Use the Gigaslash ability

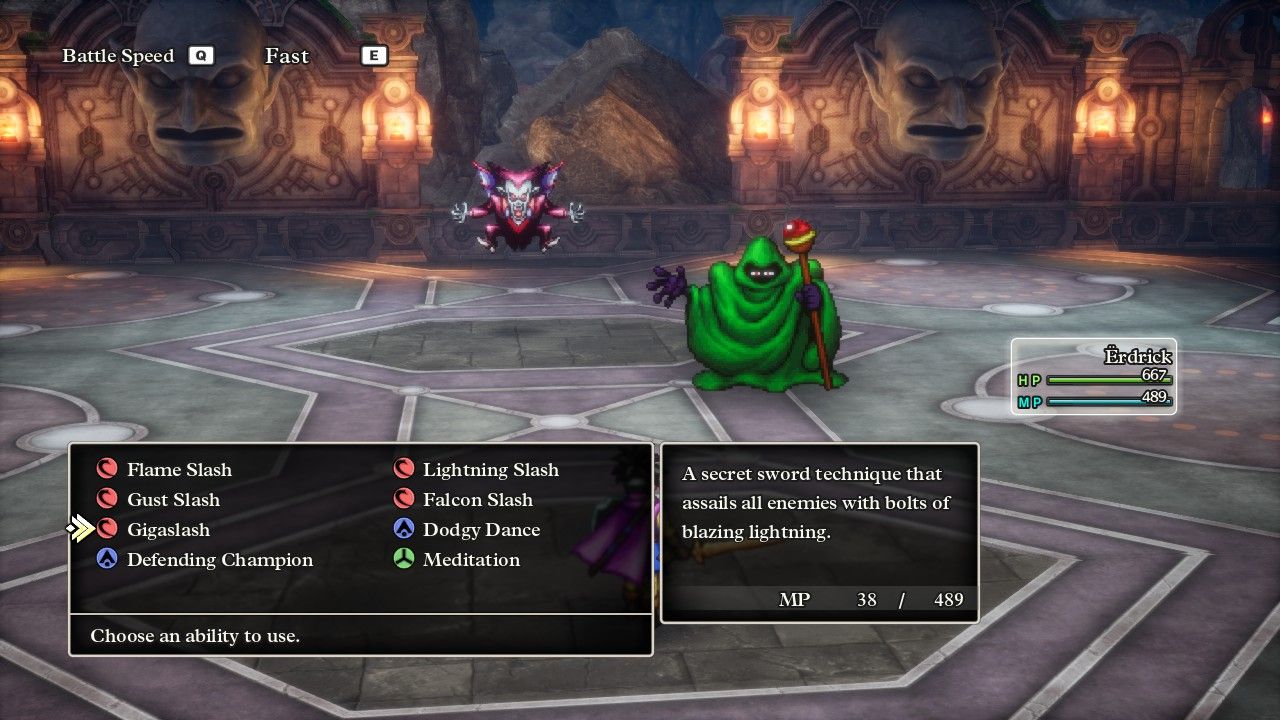167,530
